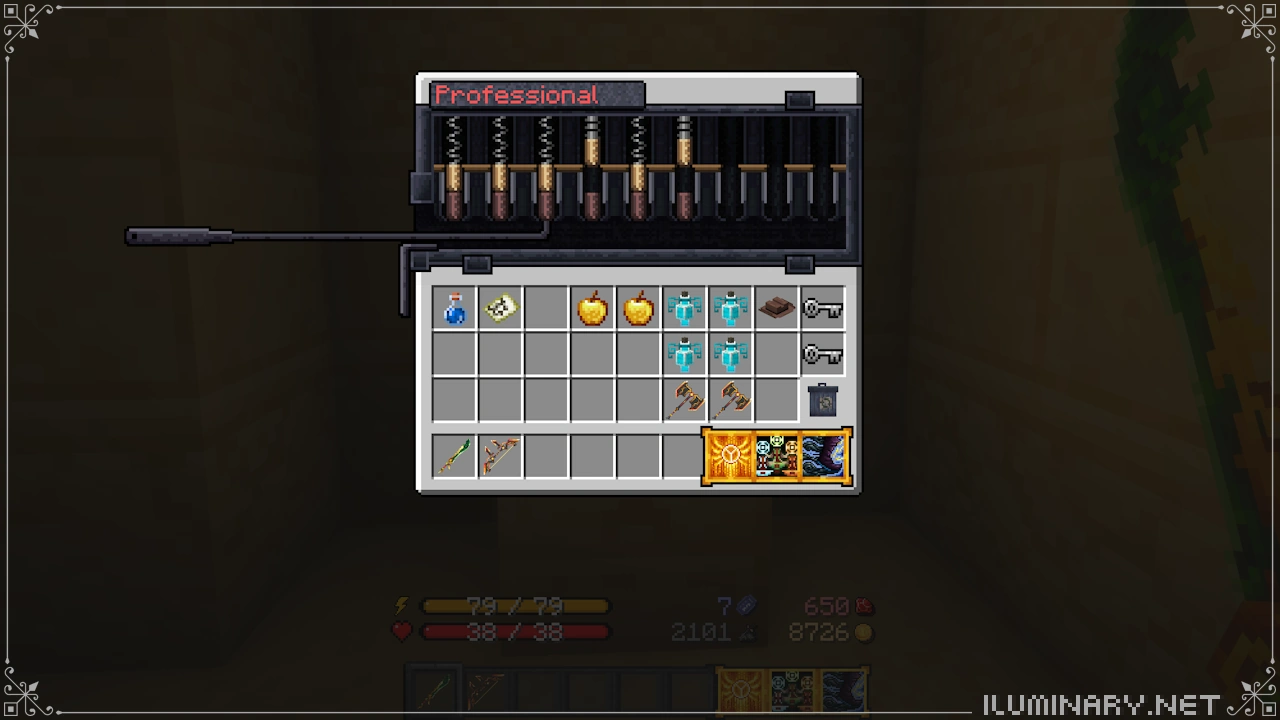The image size is (1280, 720).
Task: Select the blue potion bottle
Action: pyautogui.click(x=453, y=308)
